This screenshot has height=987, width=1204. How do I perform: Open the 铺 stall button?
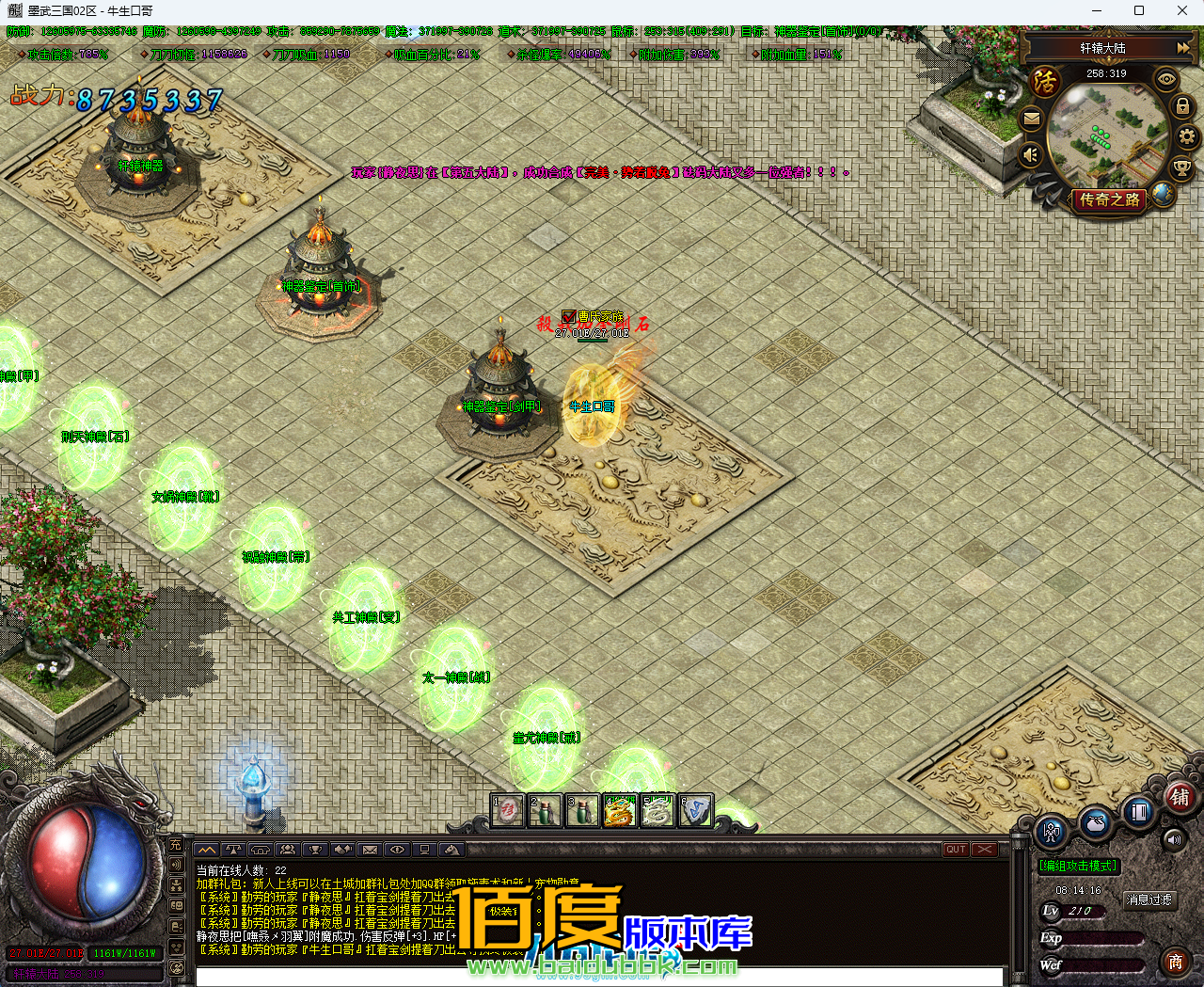tap(1180, 798)
